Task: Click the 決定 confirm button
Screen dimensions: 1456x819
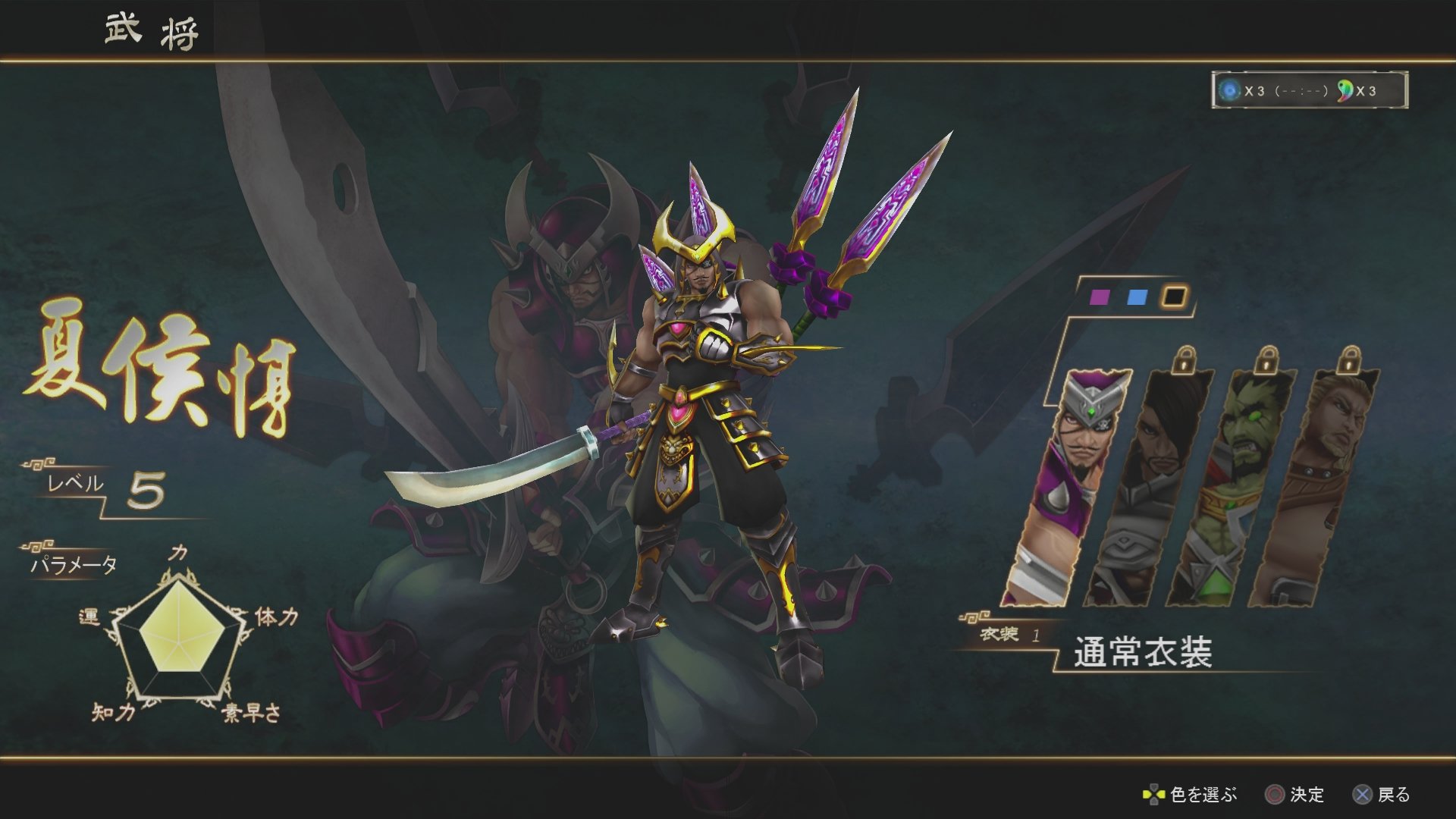Action: [1290, 794]
